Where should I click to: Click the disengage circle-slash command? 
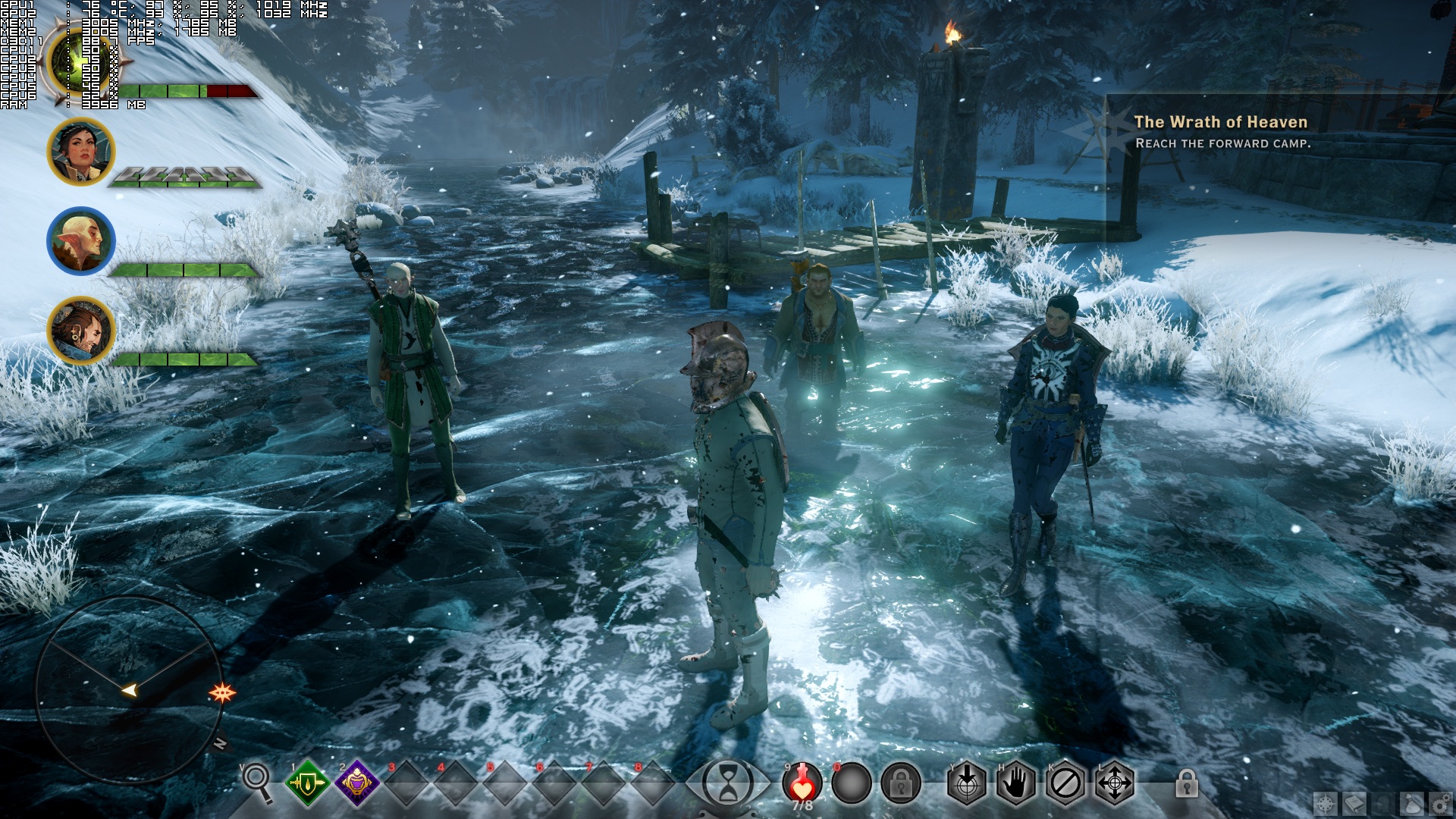click(1065, 783)
